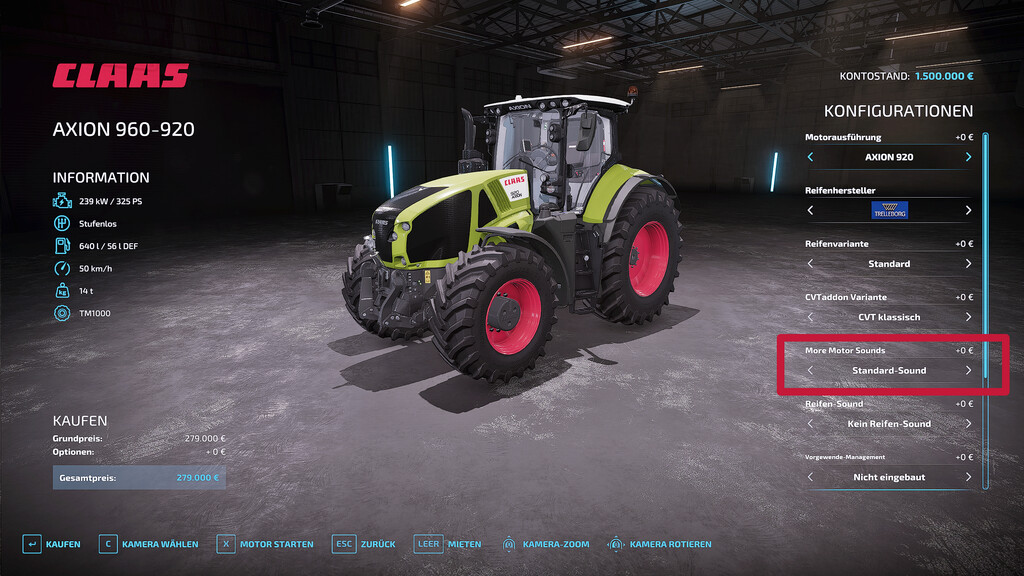Viewport: 1024px width, 576px height.
Task: Go back with the Zurück button
Action: [x=364, y=544]
